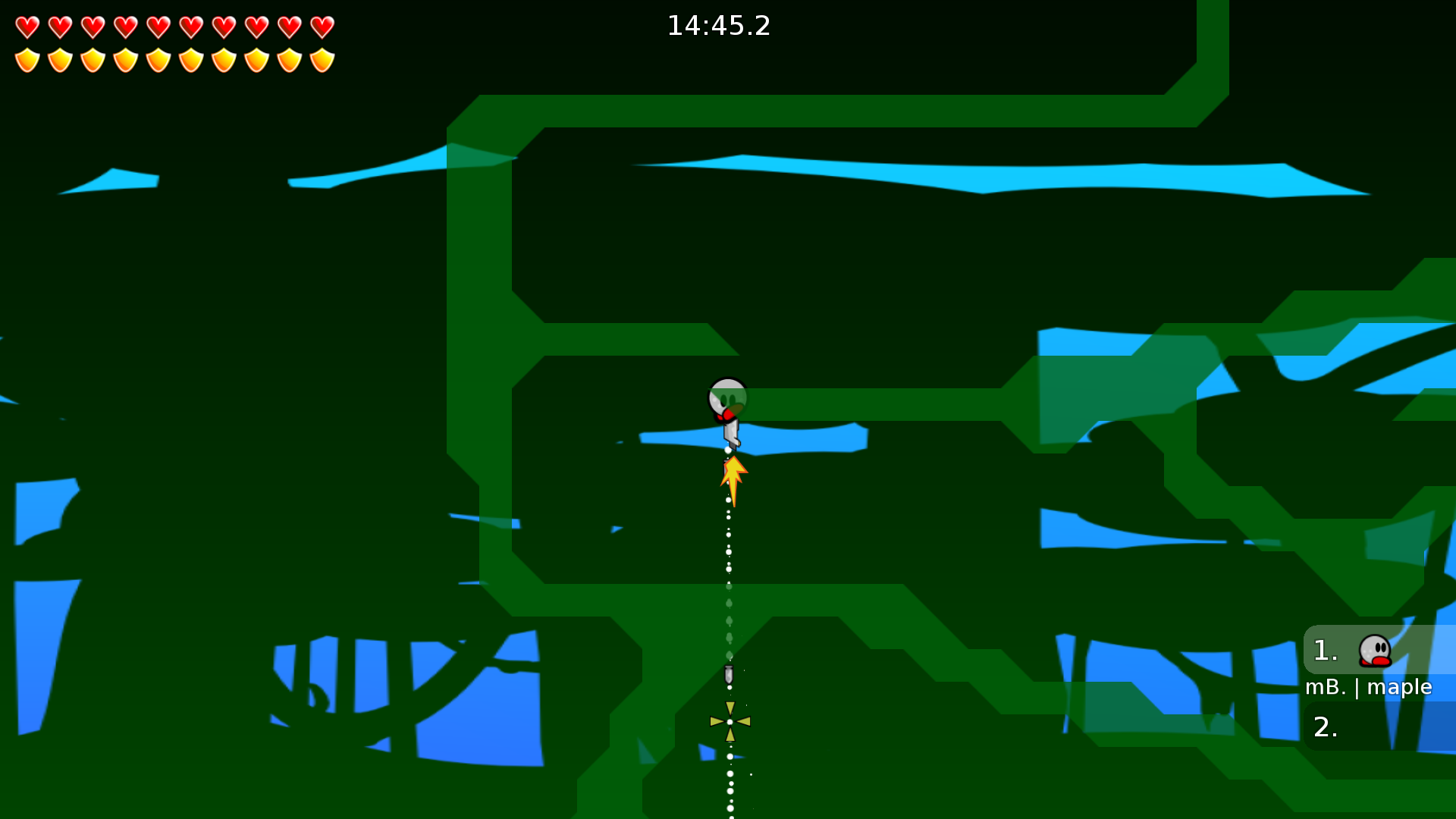This screenshot has width=1456, height=819.
Task: Toggle the yellow pickup star on the bullet trail
Action: click(730, 721)
